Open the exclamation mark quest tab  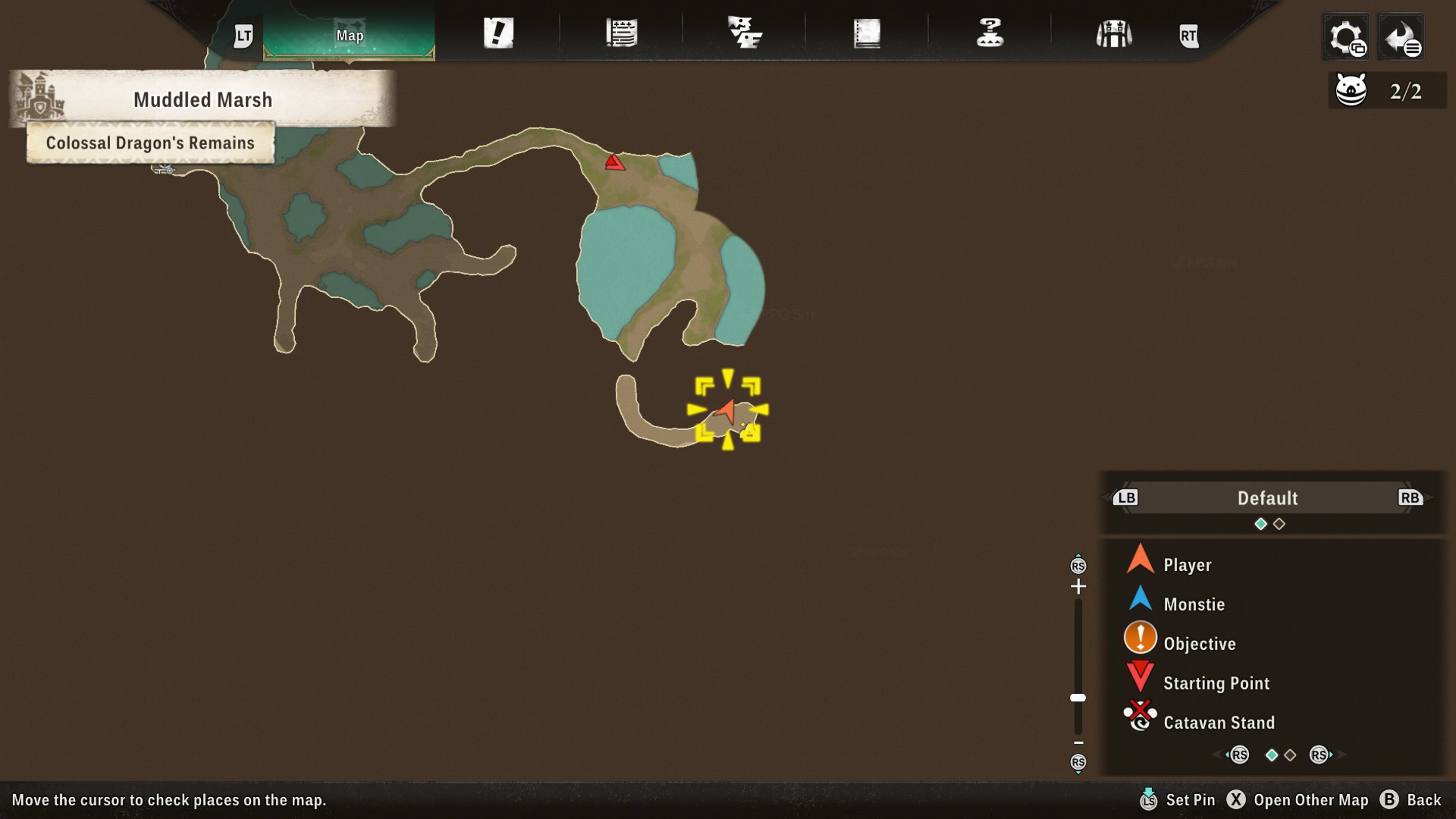point(498,33)
